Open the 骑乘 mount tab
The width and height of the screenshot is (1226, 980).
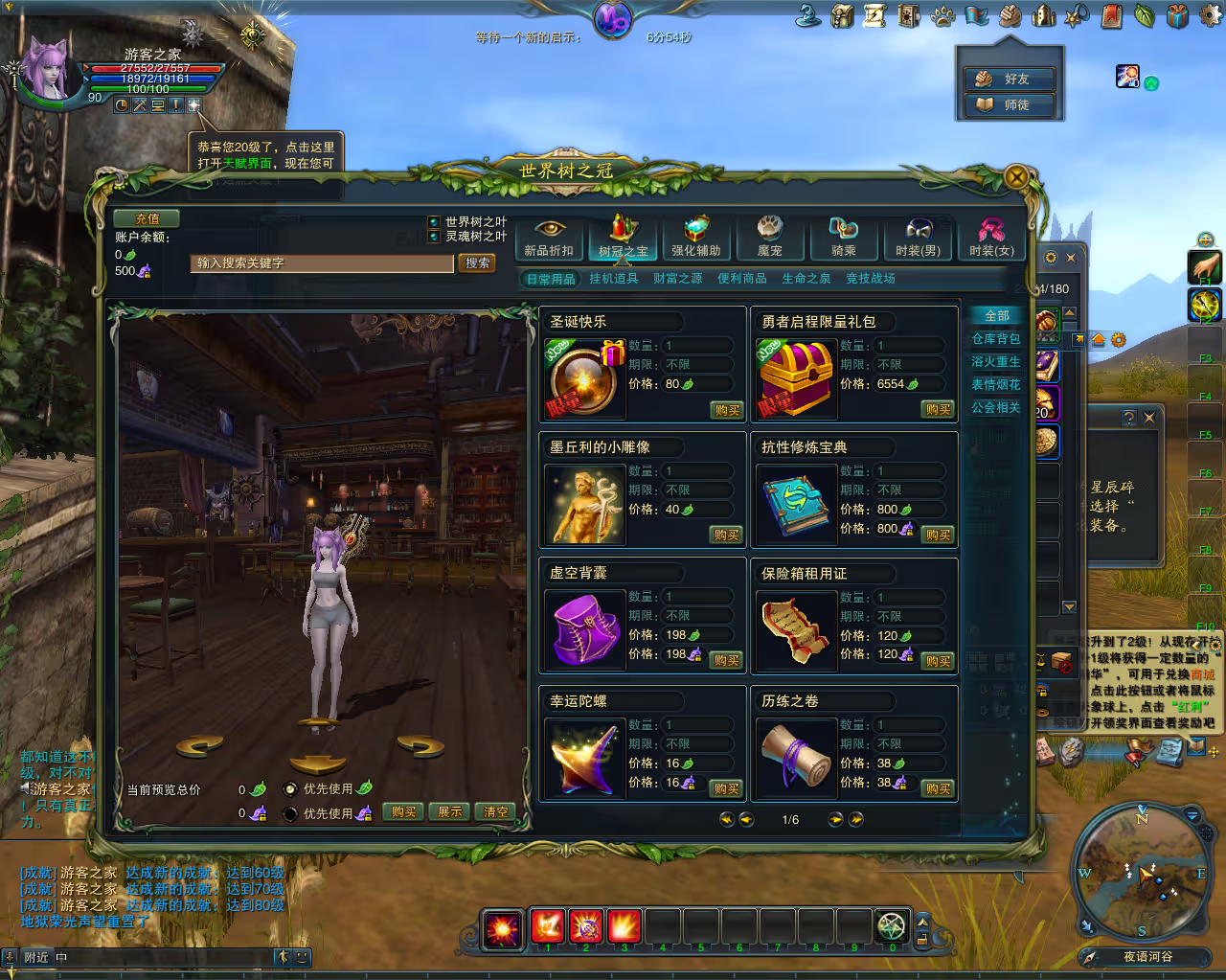pos(844,239)
